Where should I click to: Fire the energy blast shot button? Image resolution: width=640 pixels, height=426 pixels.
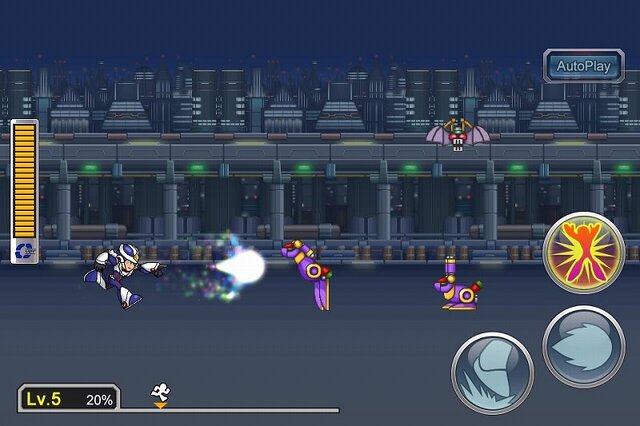click(584, 346)
